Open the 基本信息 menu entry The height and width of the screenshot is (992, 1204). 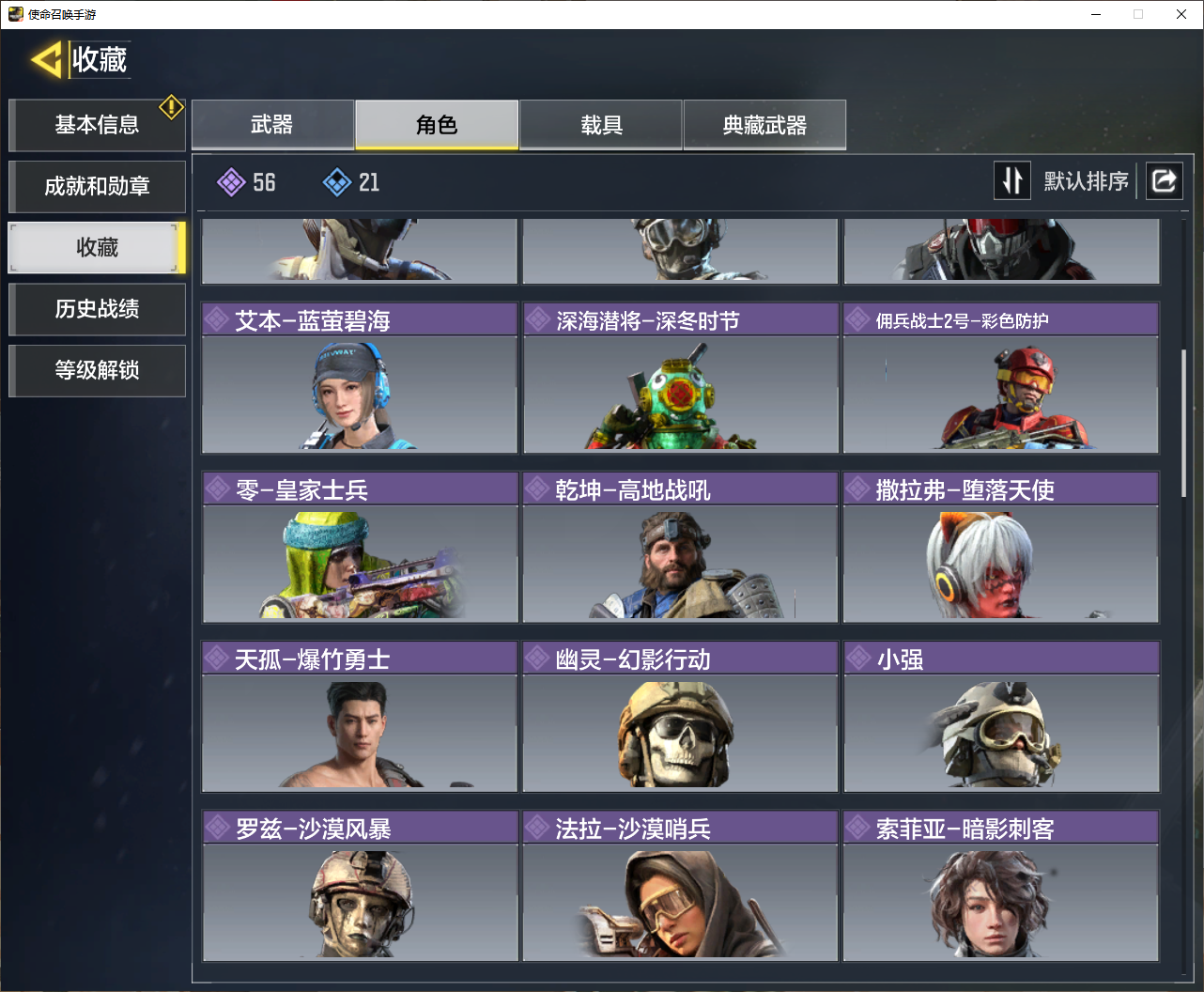[x=97, y=125]
